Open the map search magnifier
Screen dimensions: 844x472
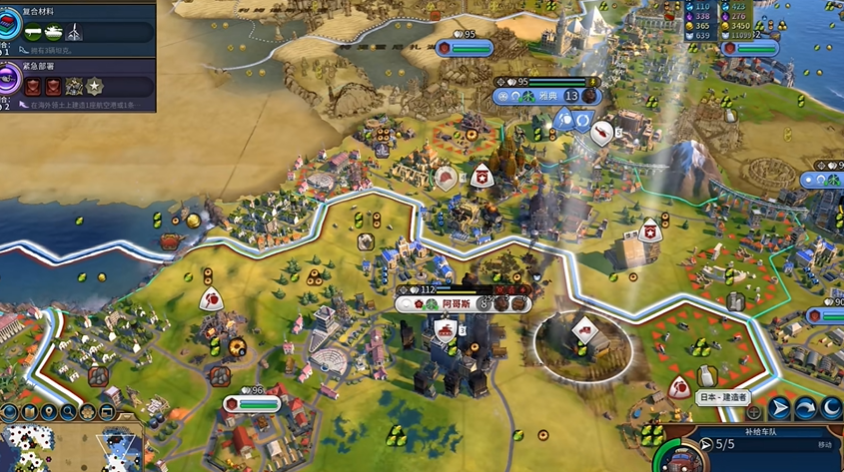(x=68, y=412)
